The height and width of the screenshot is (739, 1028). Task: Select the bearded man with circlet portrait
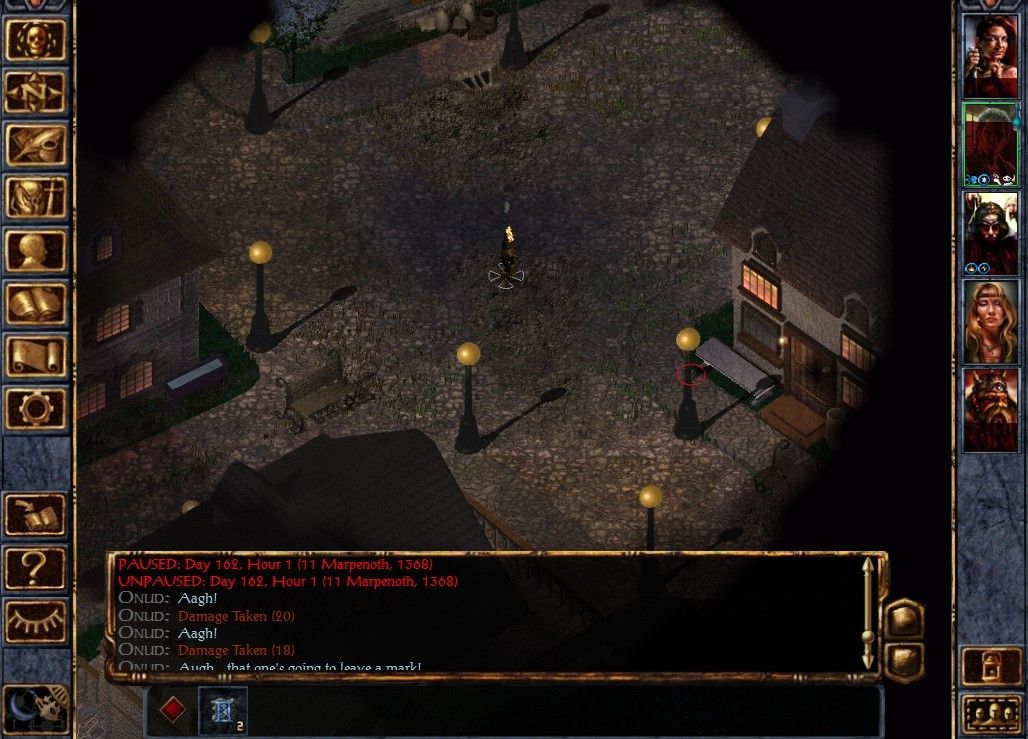tap(990, 232)
